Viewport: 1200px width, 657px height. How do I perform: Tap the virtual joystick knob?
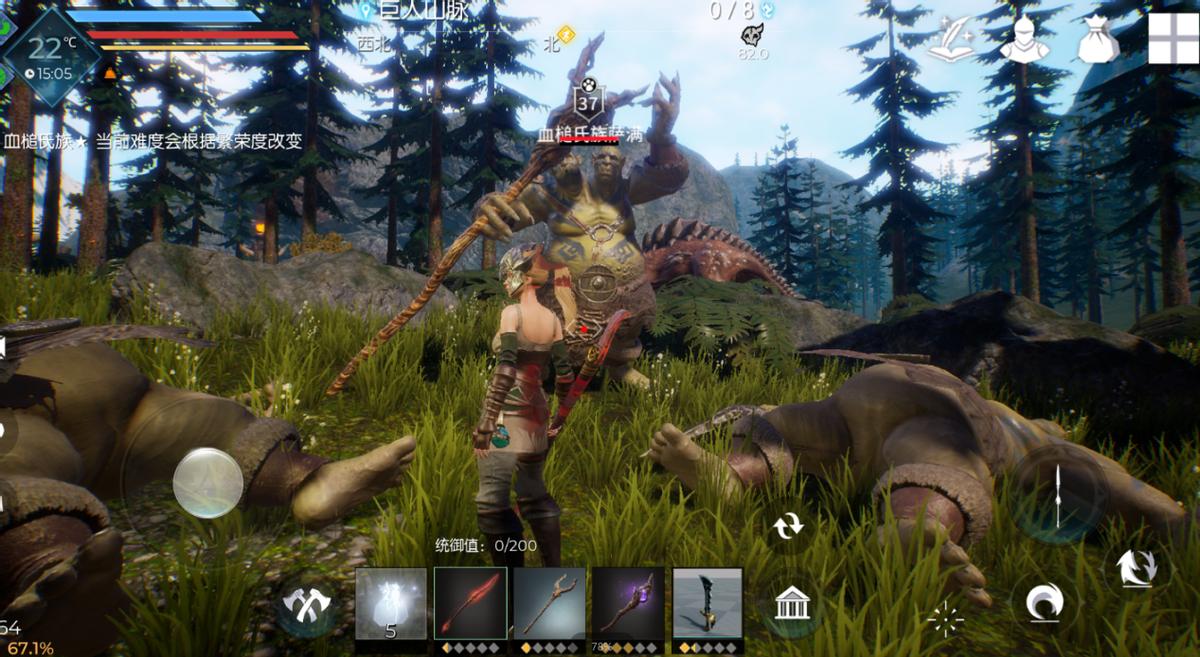tap(208, 483)
